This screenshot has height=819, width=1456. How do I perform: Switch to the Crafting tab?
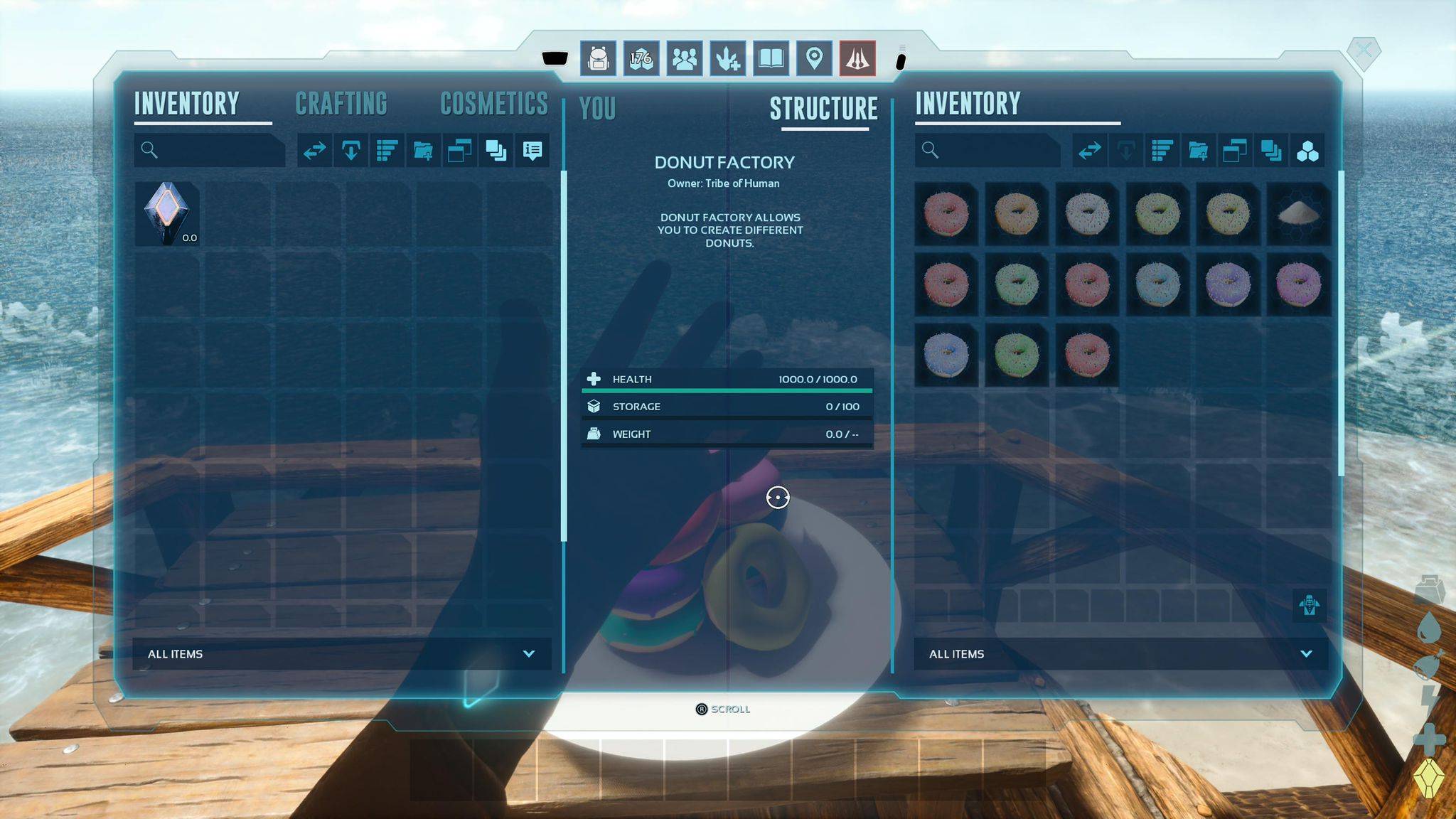tap(341, 104)
